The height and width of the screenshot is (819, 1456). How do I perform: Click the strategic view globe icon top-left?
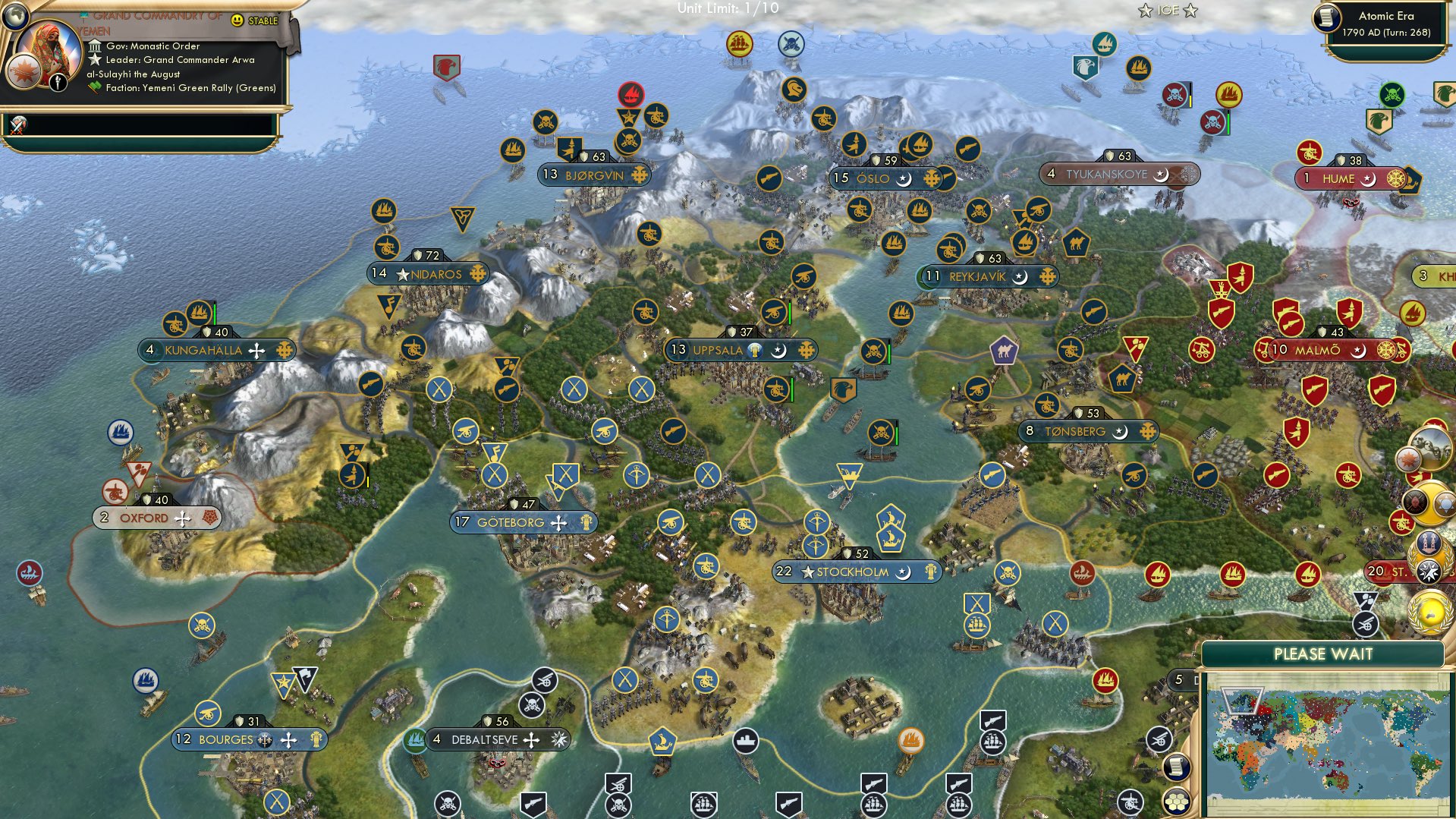pyautogui.click(x=16, y=17)
